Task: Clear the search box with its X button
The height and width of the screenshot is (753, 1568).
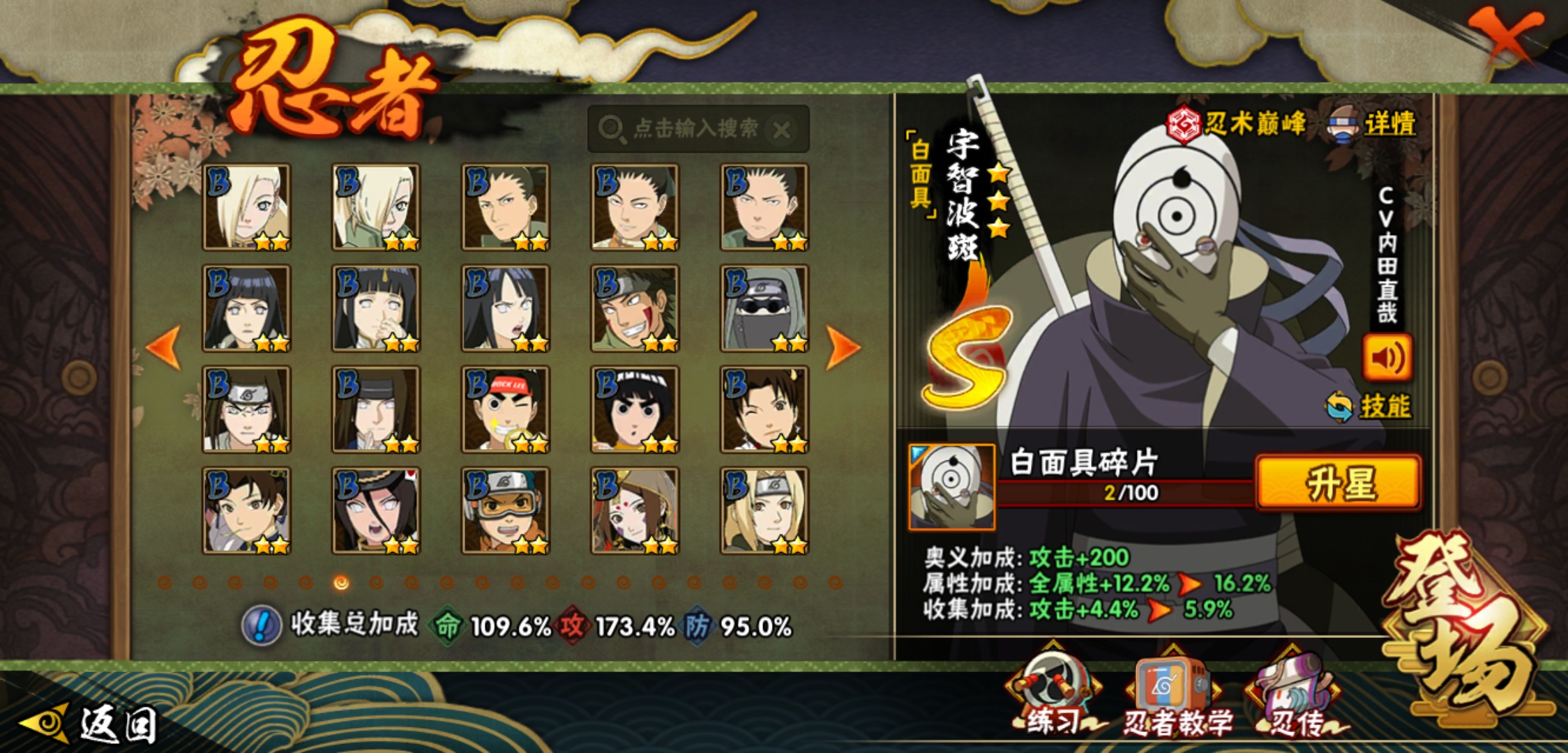Action: click(782, 130)
